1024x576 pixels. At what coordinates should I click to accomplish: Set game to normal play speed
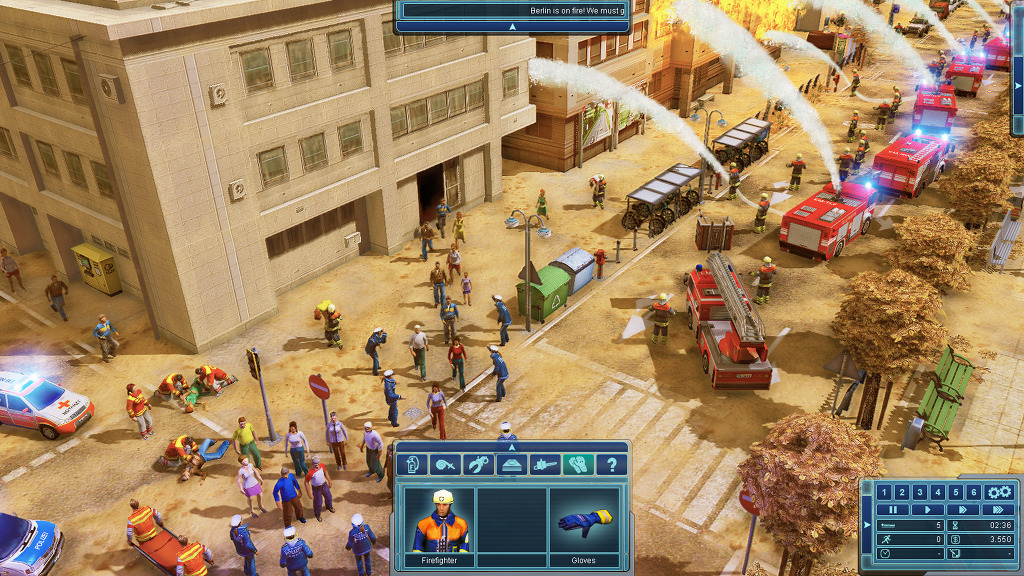click(926, 509)
